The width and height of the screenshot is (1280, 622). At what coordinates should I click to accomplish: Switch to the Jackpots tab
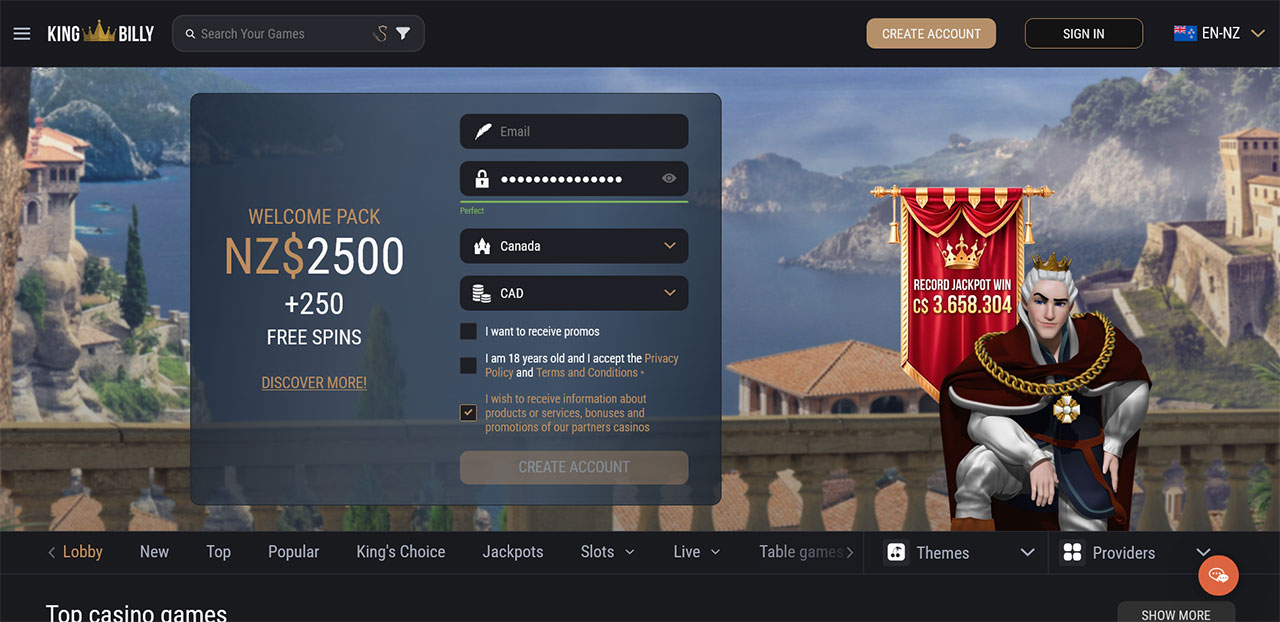[x=513, y=552]
